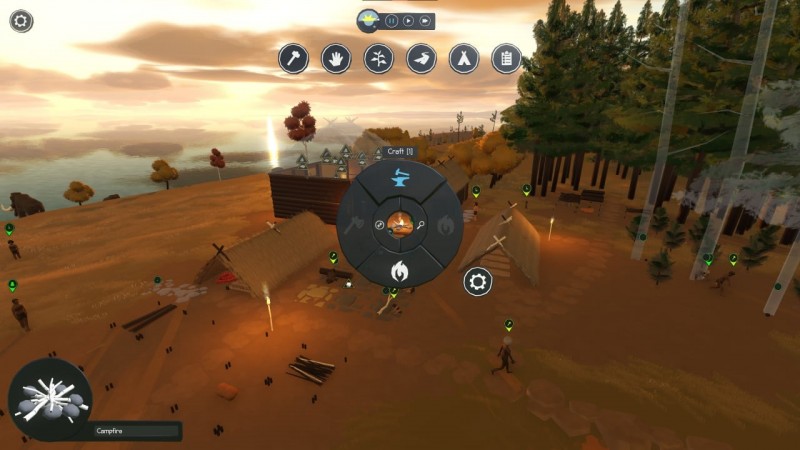Click the Campfire portrait thumbnail
The image size is (800, 450).
pyautogui.click(x=49, y=399)
